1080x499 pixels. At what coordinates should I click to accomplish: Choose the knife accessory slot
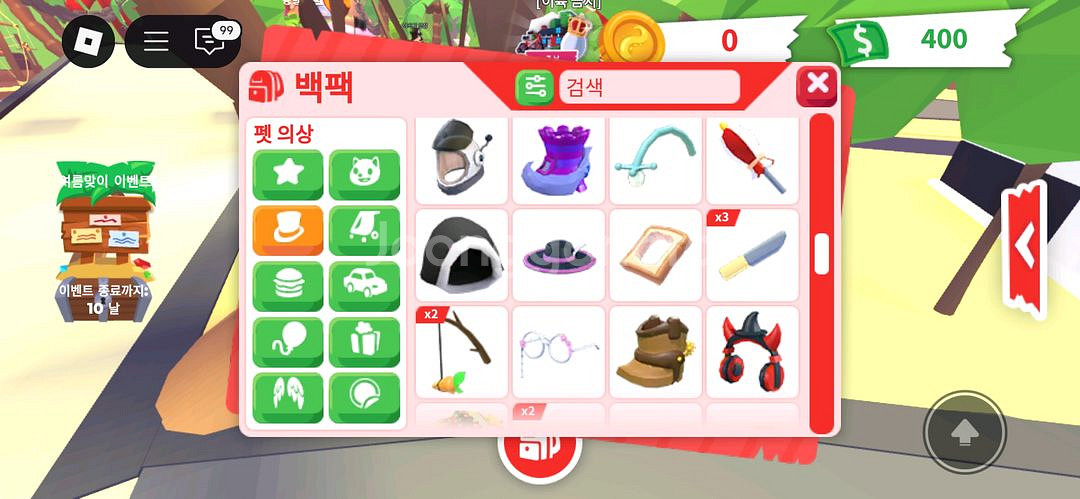(752, 255)
